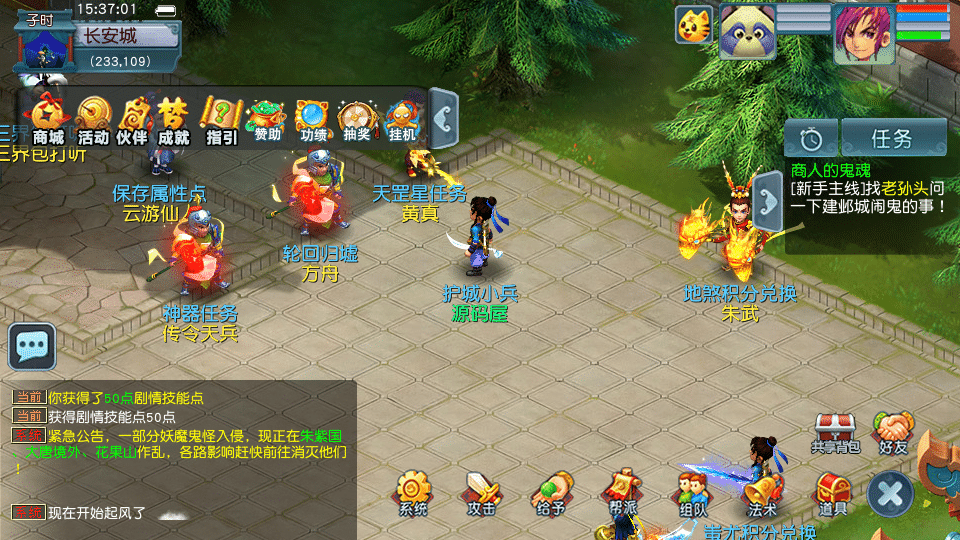This screenshot has height=540, width=960.
Task: Collapse the top icon bar arrow
Action: click(444, 118)
